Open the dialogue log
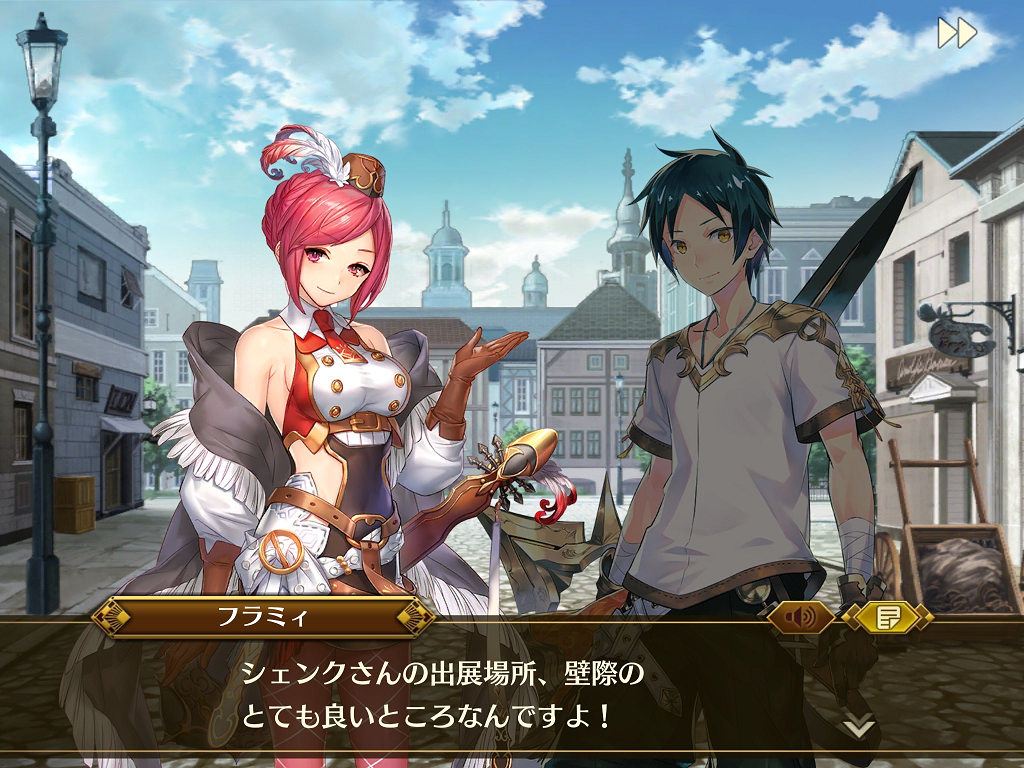The width and height of the screenshot is (1024, 768). 887,617
